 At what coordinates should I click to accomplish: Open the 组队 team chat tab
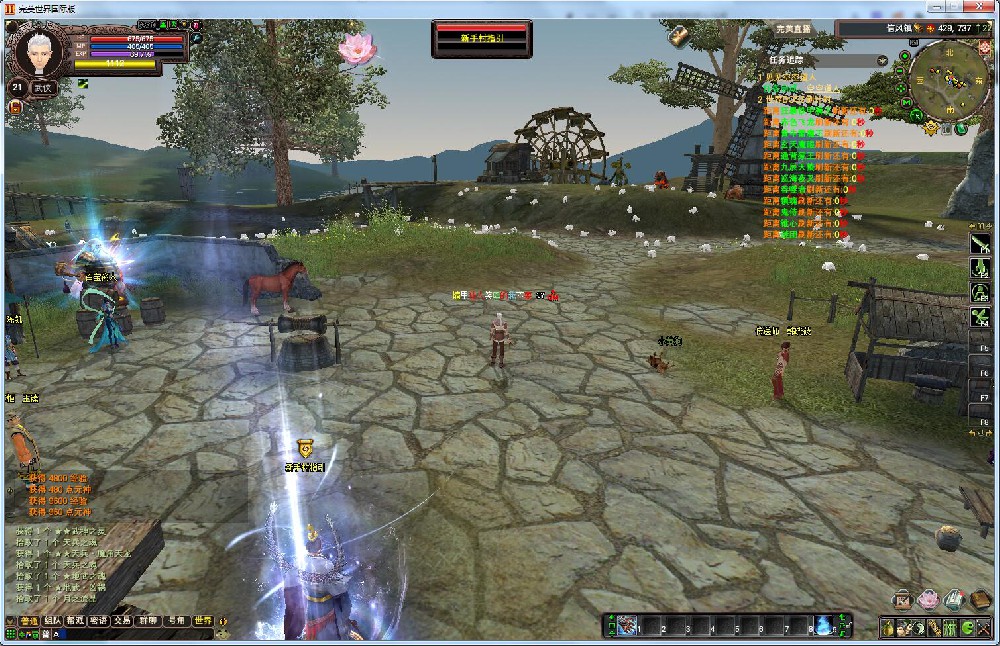pyautogui.click(x=52, y=621)
